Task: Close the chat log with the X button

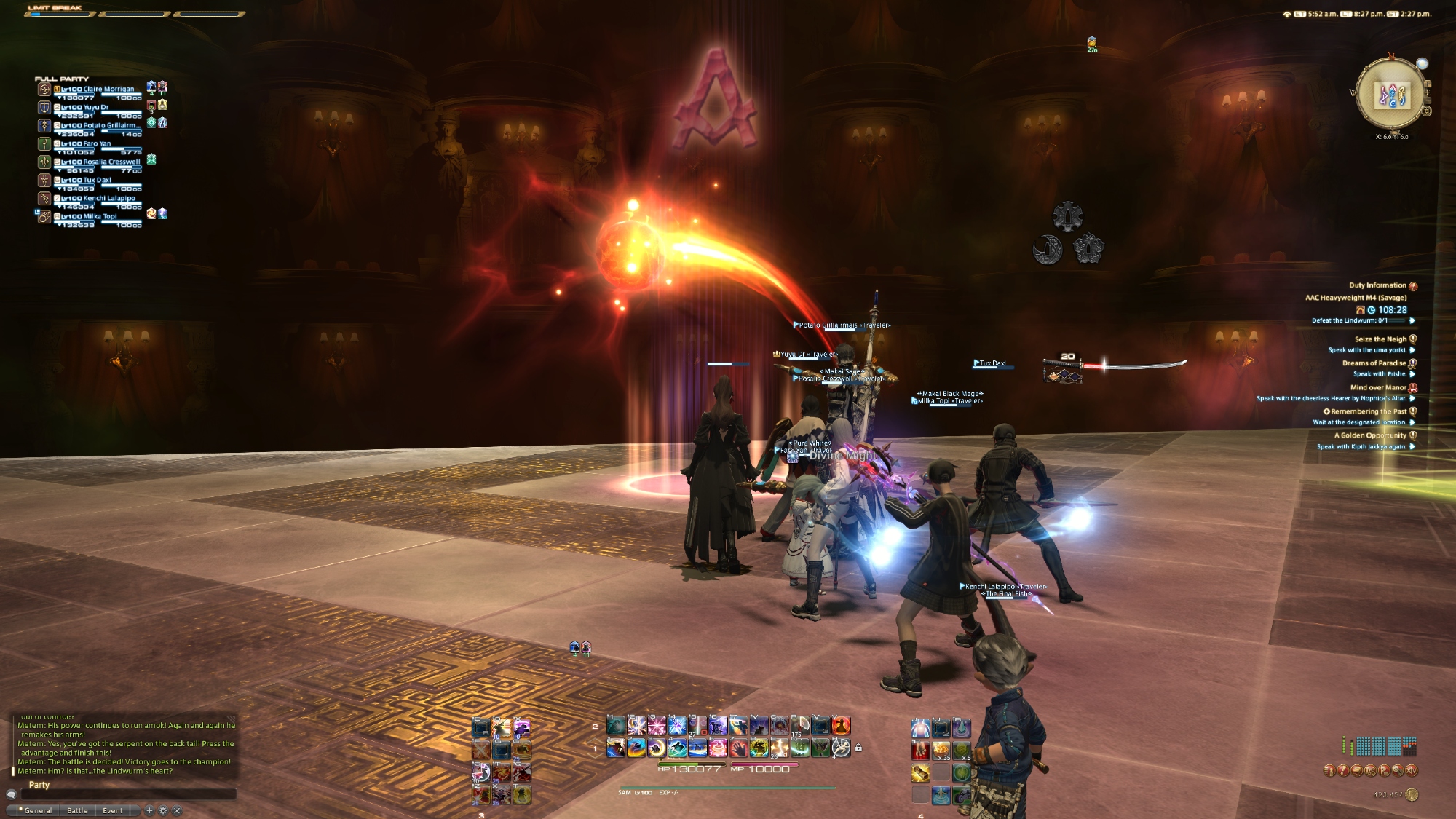Action: tap(177, 810)
